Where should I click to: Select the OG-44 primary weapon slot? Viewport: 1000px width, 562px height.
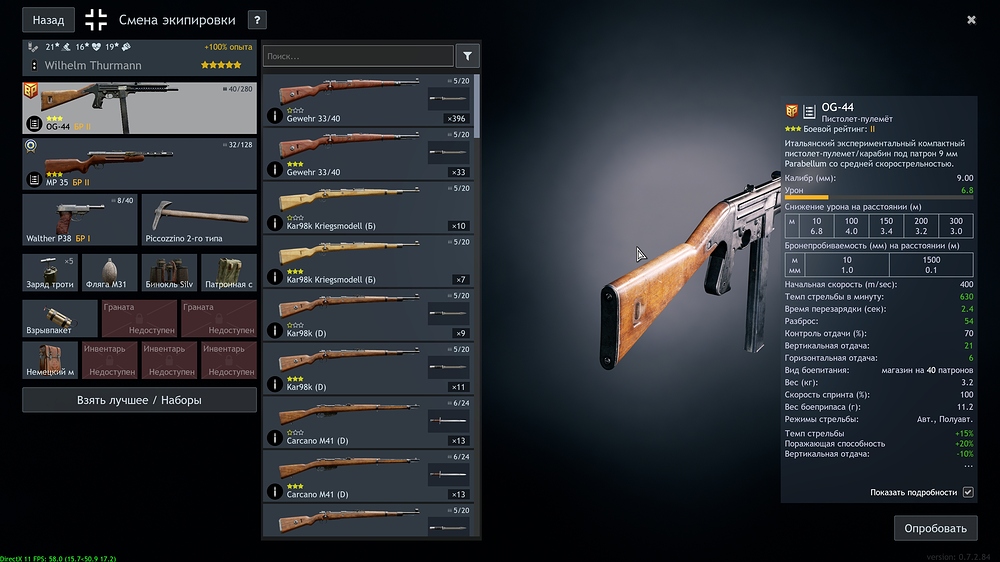139,108
